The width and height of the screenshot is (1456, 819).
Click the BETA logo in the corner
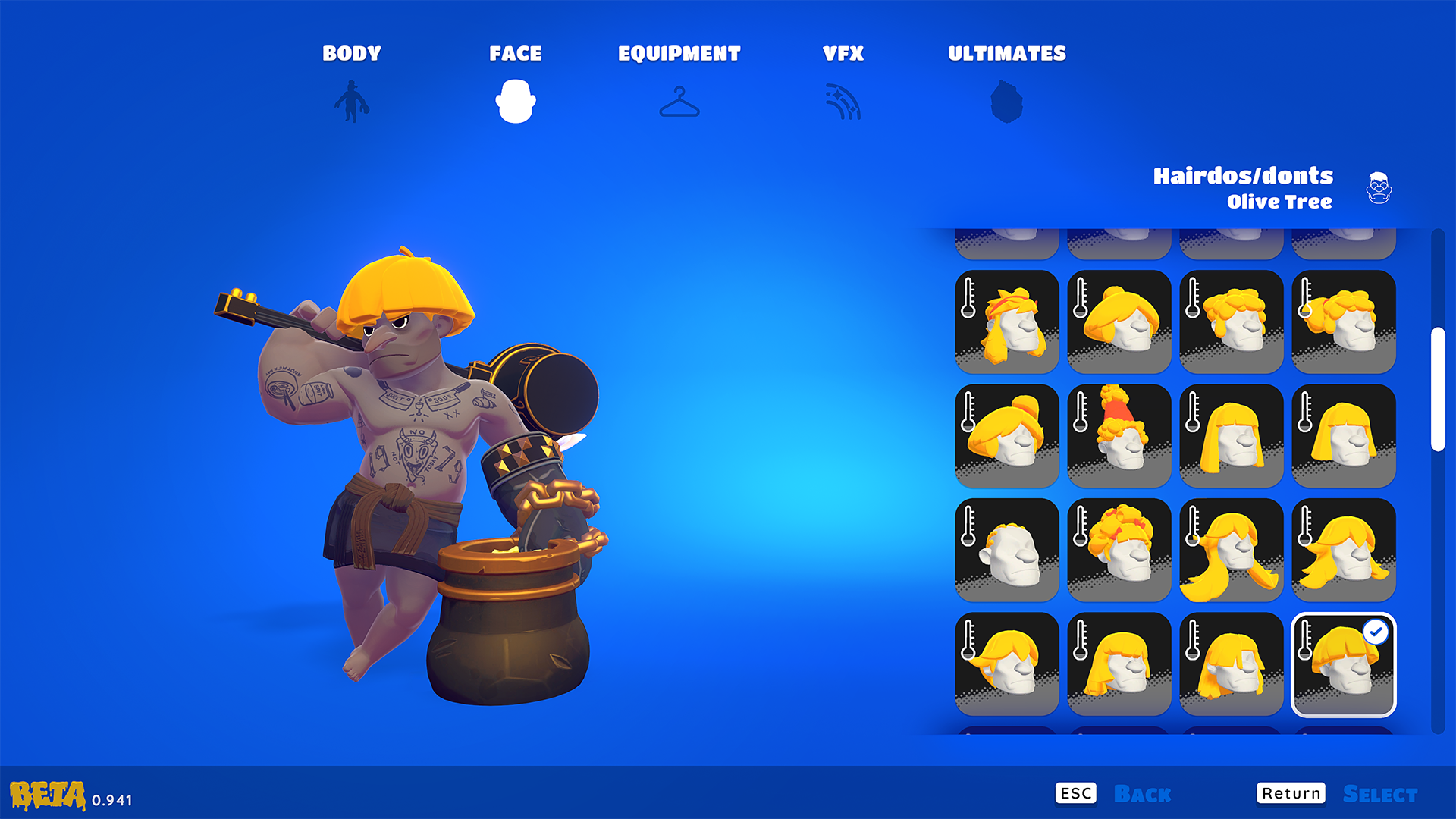pyautogui.click(x=47, y=795)
